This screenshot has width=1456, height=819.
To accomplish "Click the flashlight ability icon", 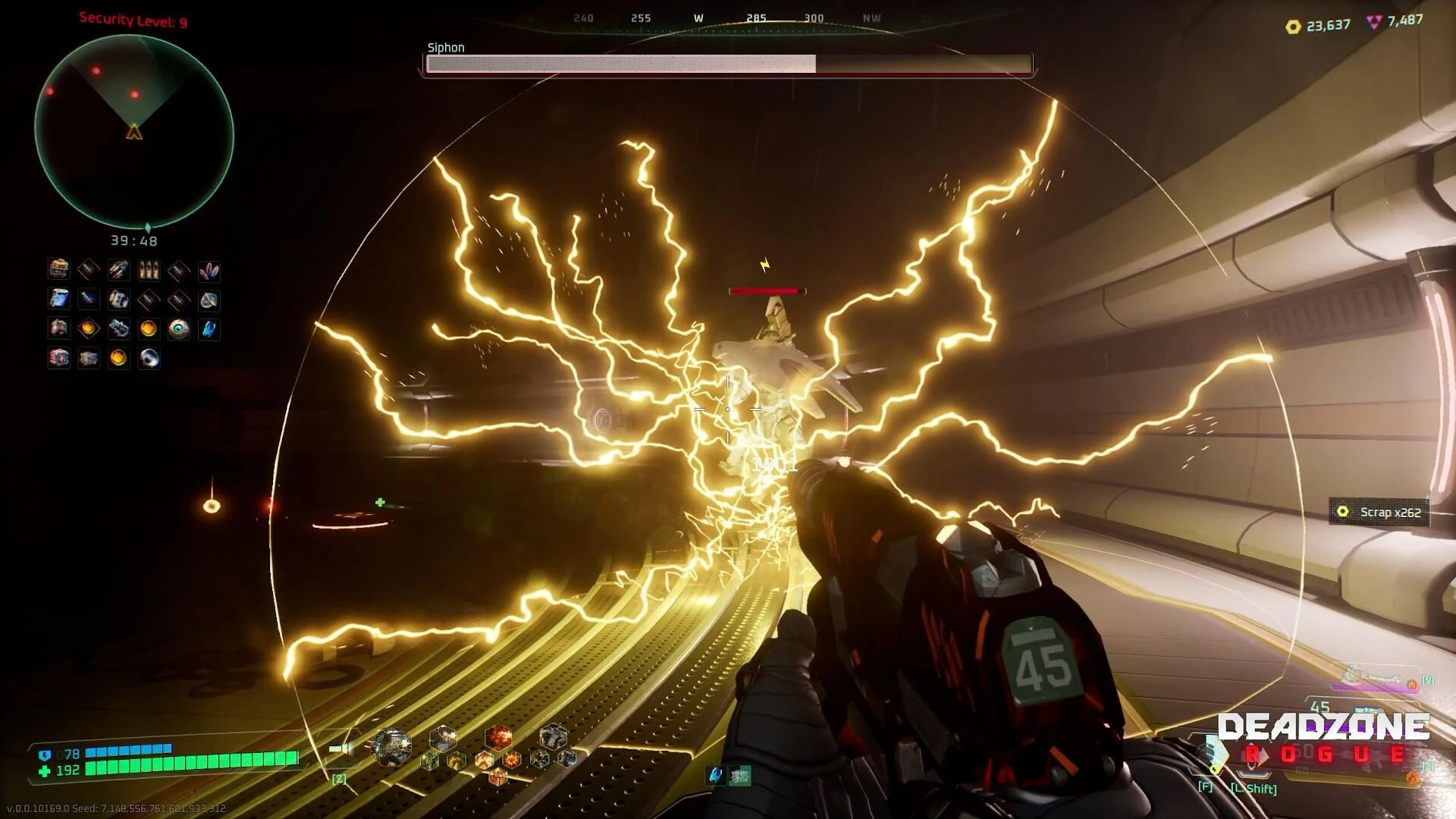I will [340, 749].
